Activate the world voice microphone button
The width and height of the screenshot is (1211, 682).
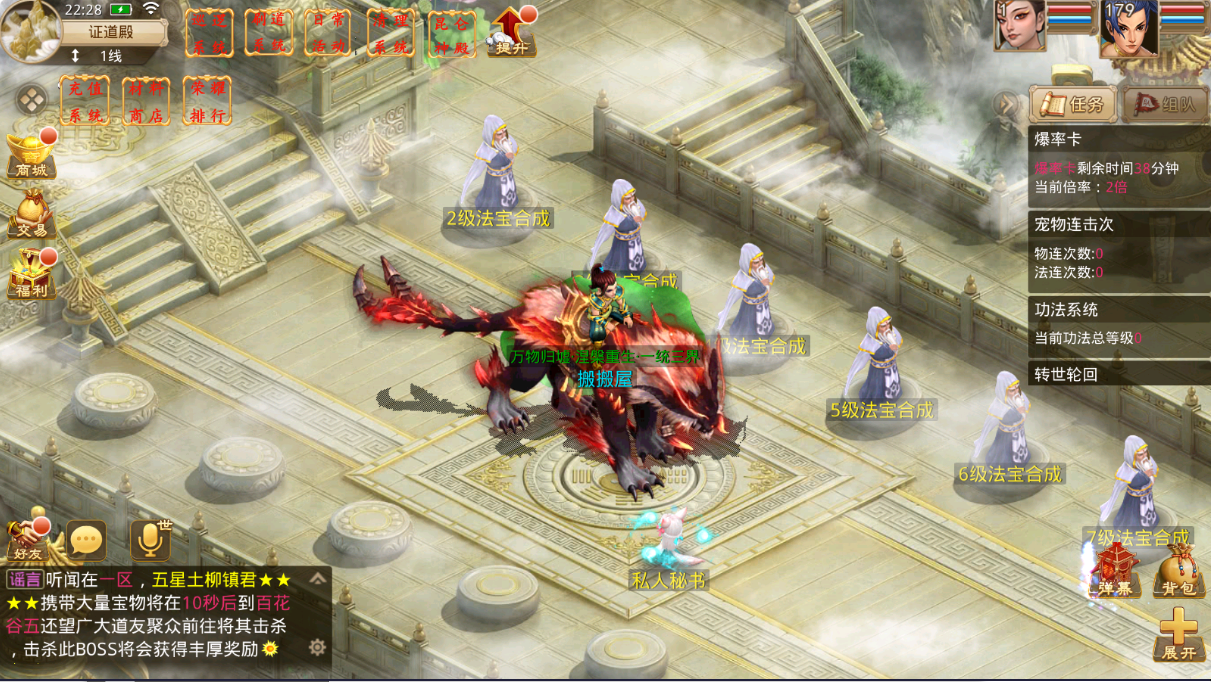click(x=150, y=540)
